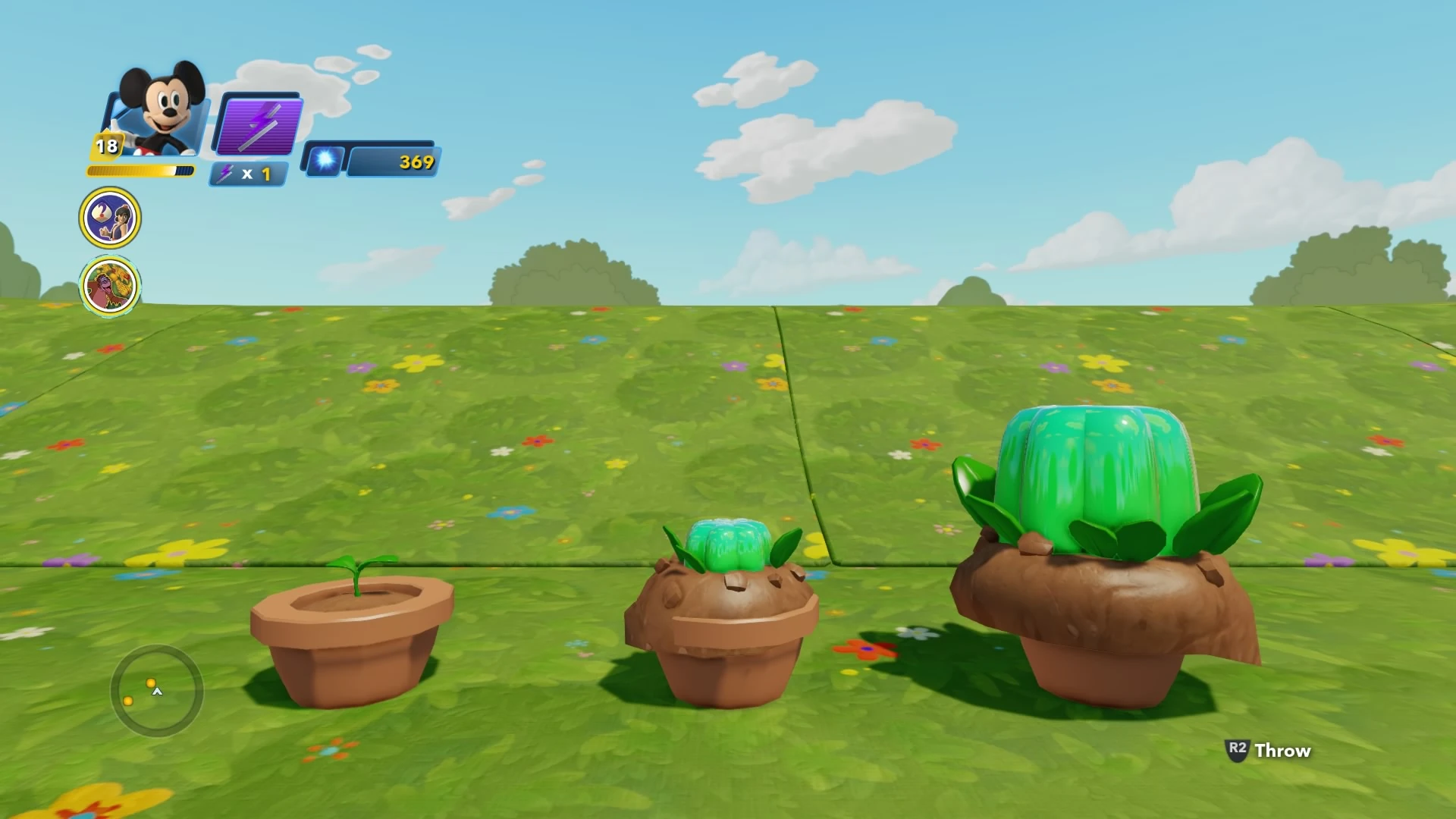Select the Aladdin companion portrait
Screen dimensions: 1456x819
pyautogui.click(x=111, y=217)
